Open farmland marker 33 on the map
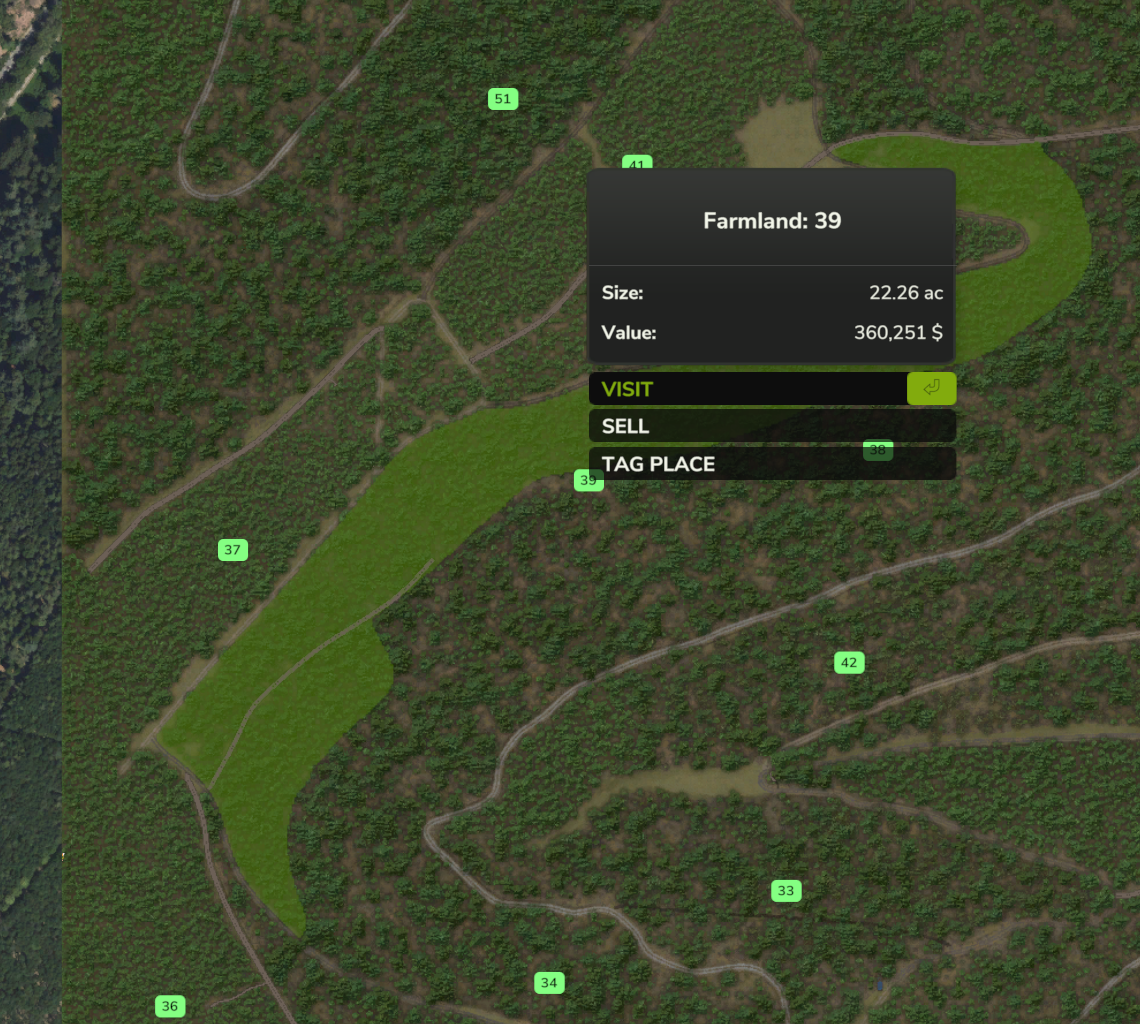 [x=786, y=891]
